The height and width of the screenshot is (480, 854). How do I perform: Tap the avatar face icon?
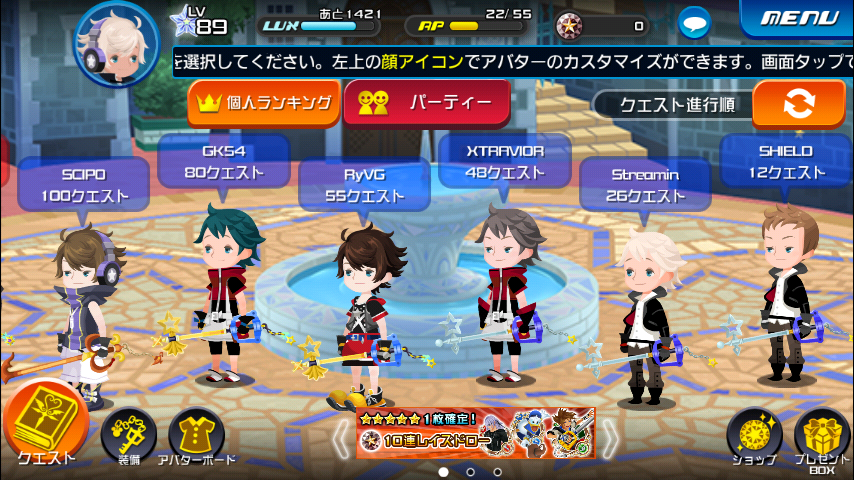(x=117, y=40)
